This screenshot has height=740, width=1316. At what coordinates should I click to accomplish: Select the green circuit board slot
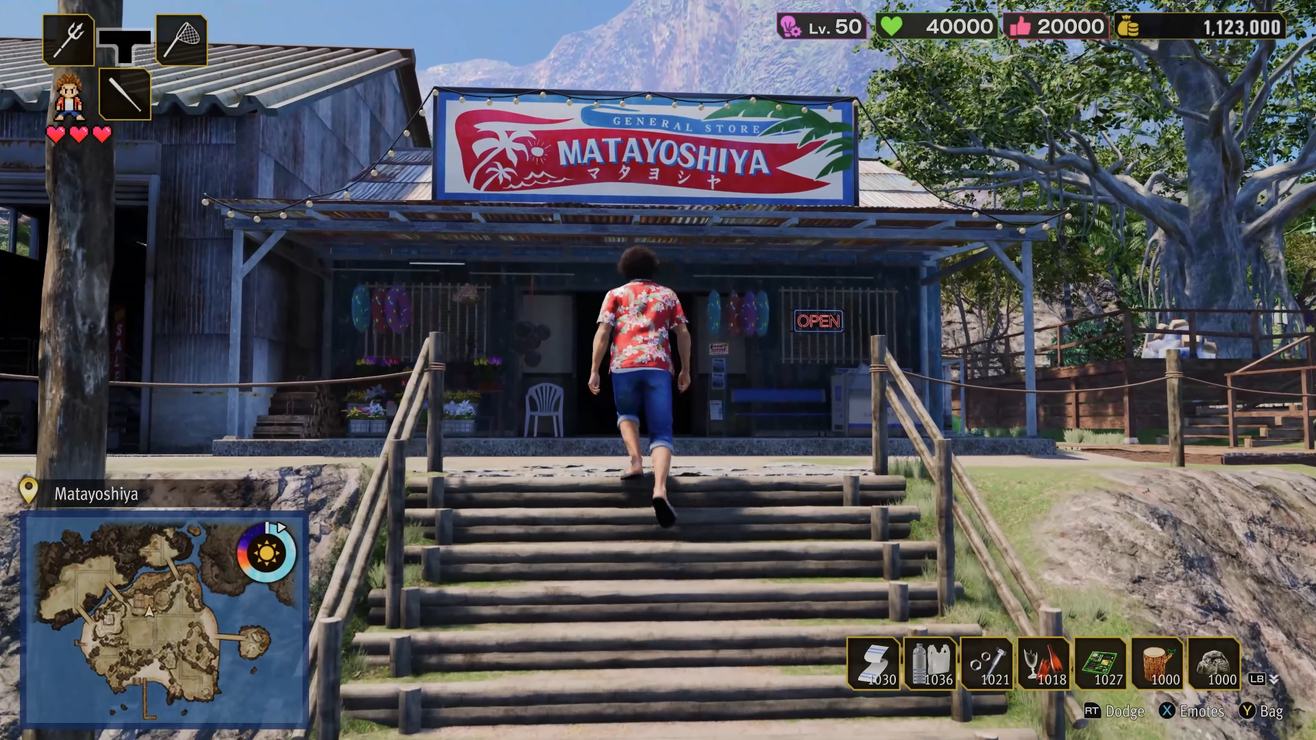pos(1100,663)
